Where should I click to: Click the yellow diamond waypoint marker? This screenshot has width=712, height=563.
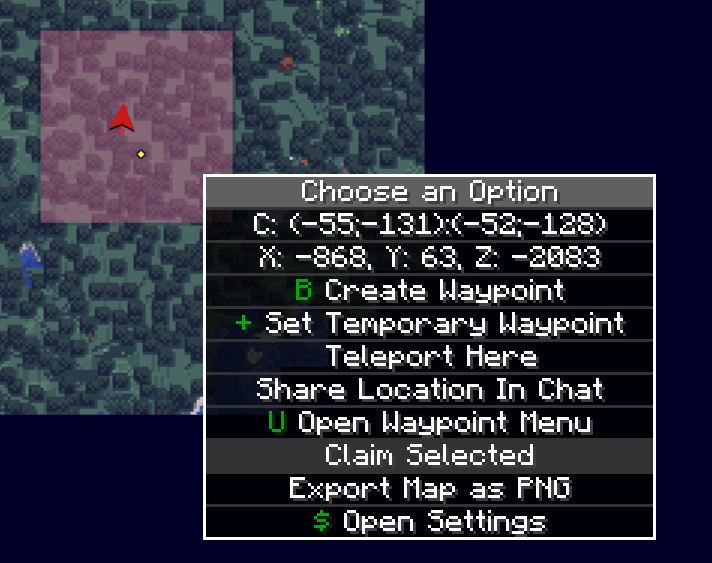[141, 154]
